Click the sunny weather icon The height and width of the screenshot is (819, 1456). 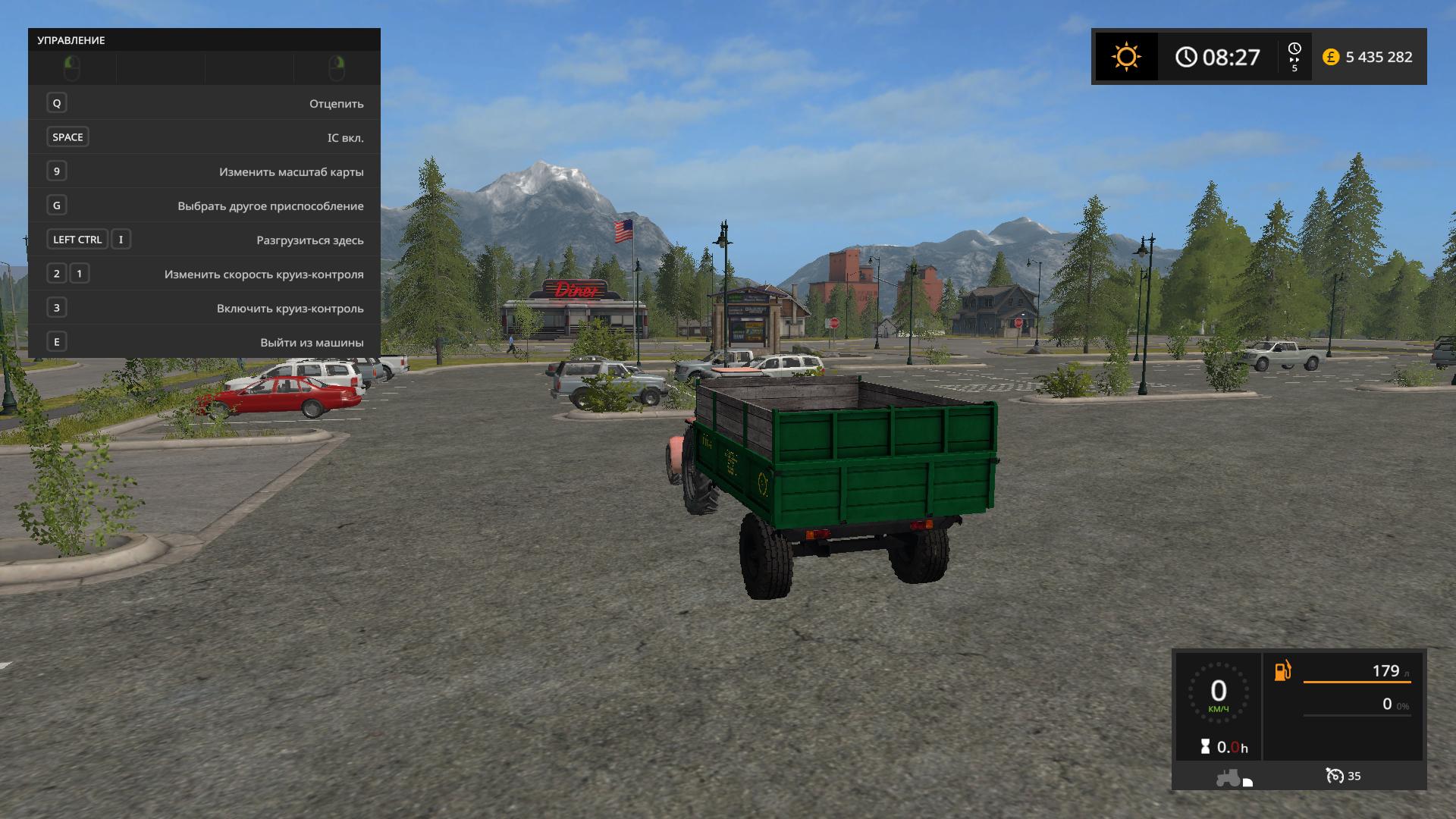1126,57
